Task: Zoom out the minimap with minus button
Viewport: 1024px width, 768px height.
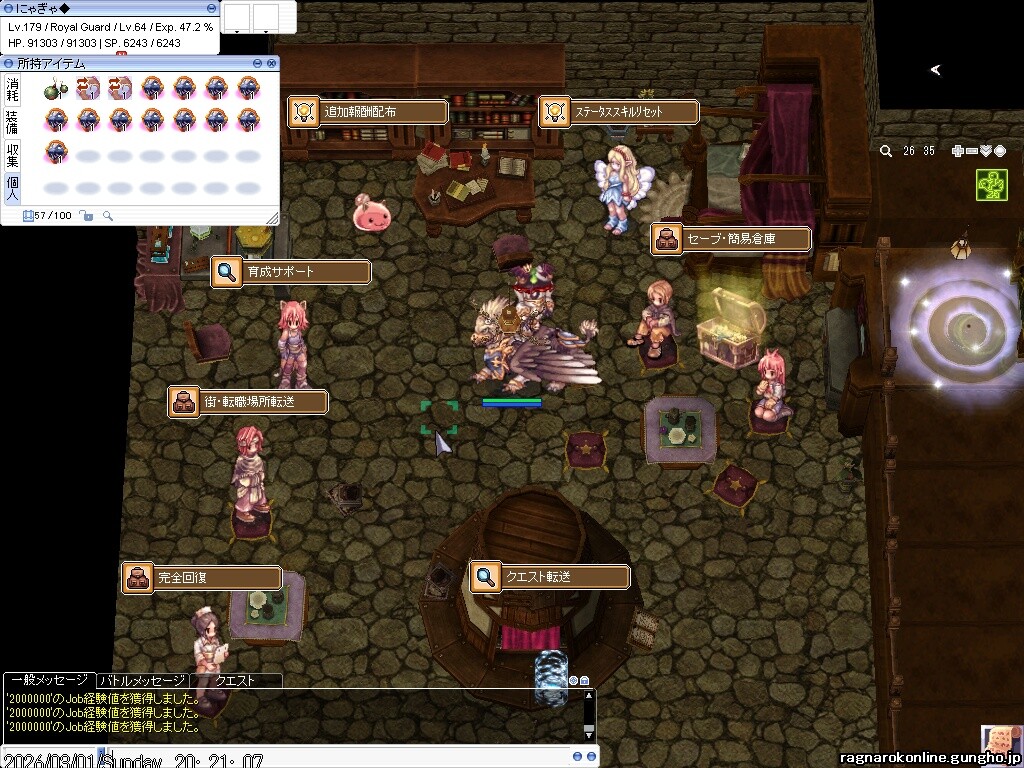Action: click(971, 151)
